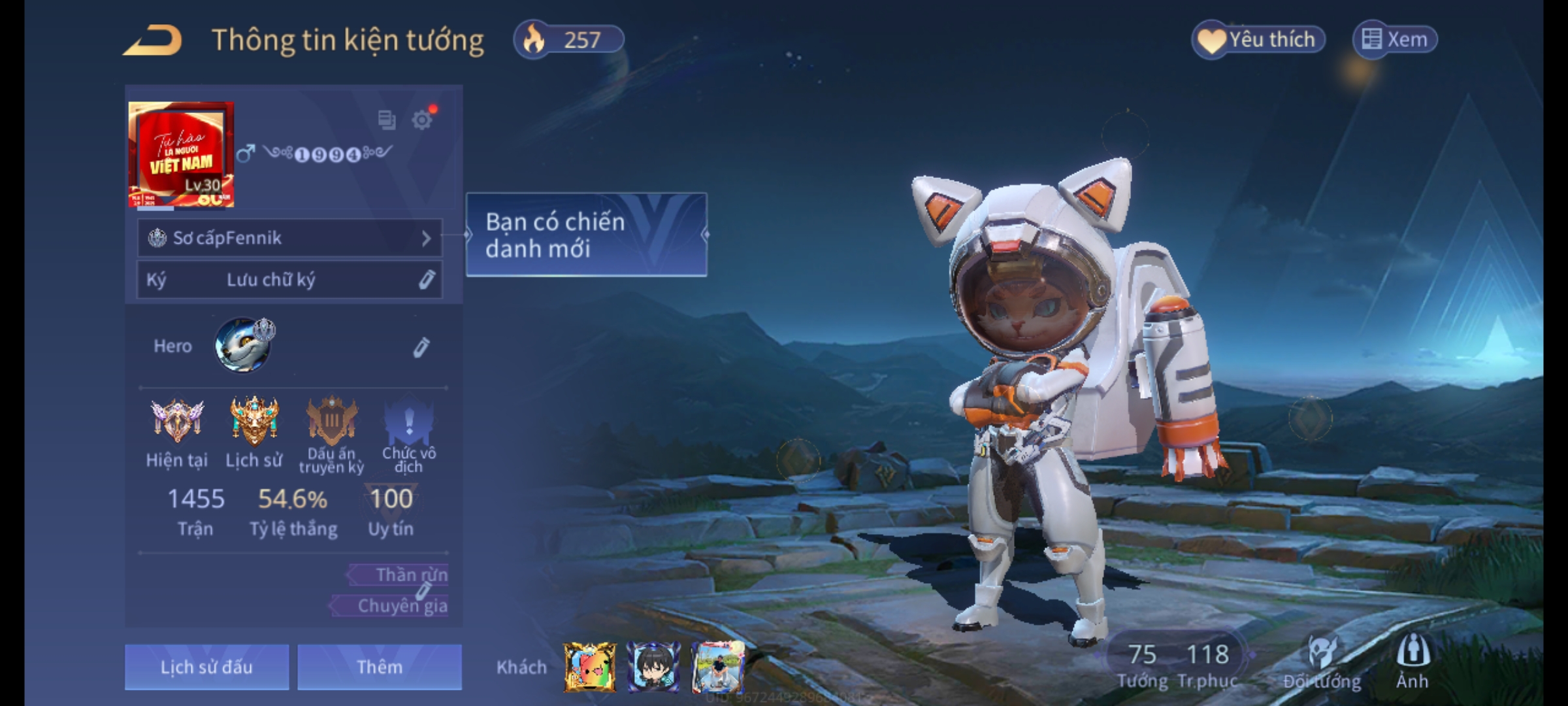The width and height of the screenshot is (1568, 706).
Task: Open Lịch sử đấu match history
Action: tap(206, 667)
